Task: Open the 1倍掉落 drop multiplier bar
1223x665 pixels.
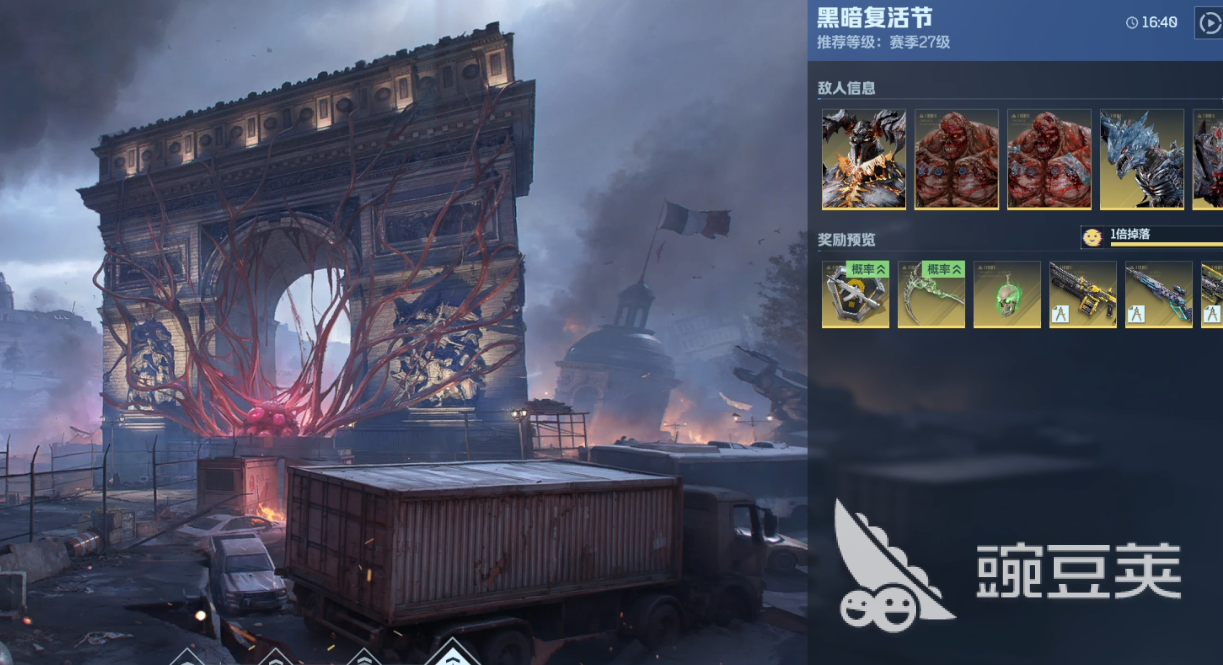Action: pos(1152,237)
